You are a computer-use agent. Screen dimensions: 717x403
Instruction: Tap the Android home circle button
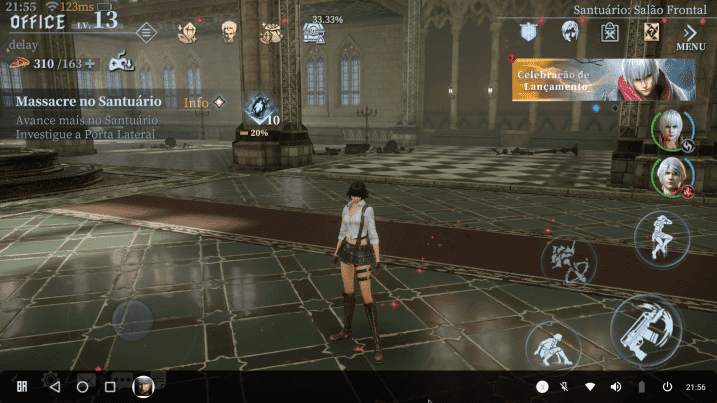[82, 386]
